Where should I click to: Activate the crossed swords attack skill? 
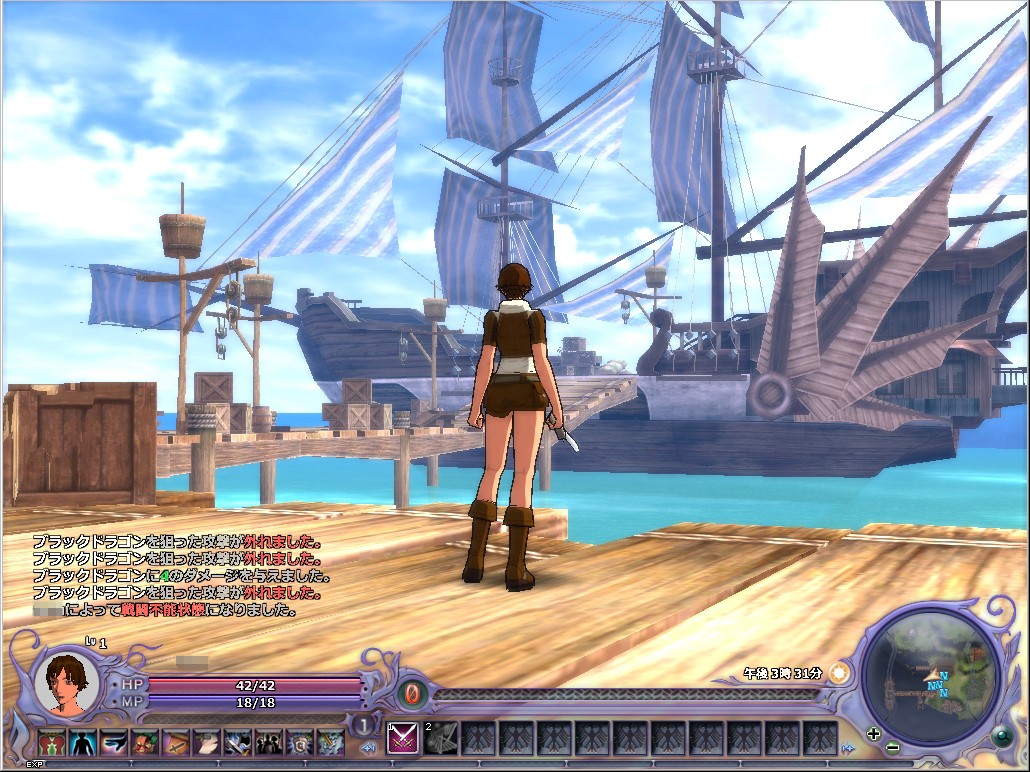(x=402, y=738)
